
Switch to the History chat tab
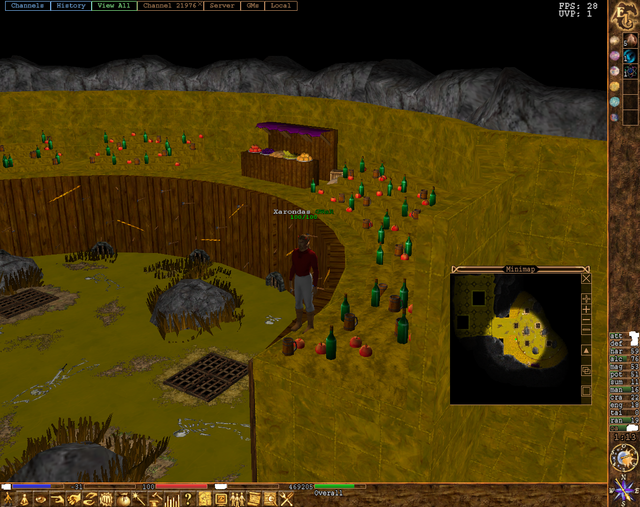pyautogui.click(x=71, y=6)
